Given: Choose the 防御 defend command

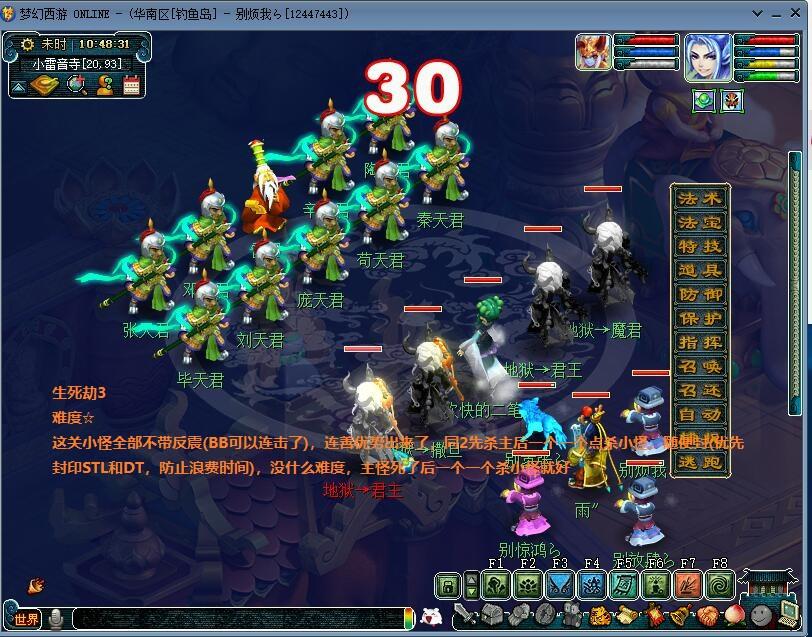Looking at the screenshot, I should pyautogui.click(x=699, y=294).
